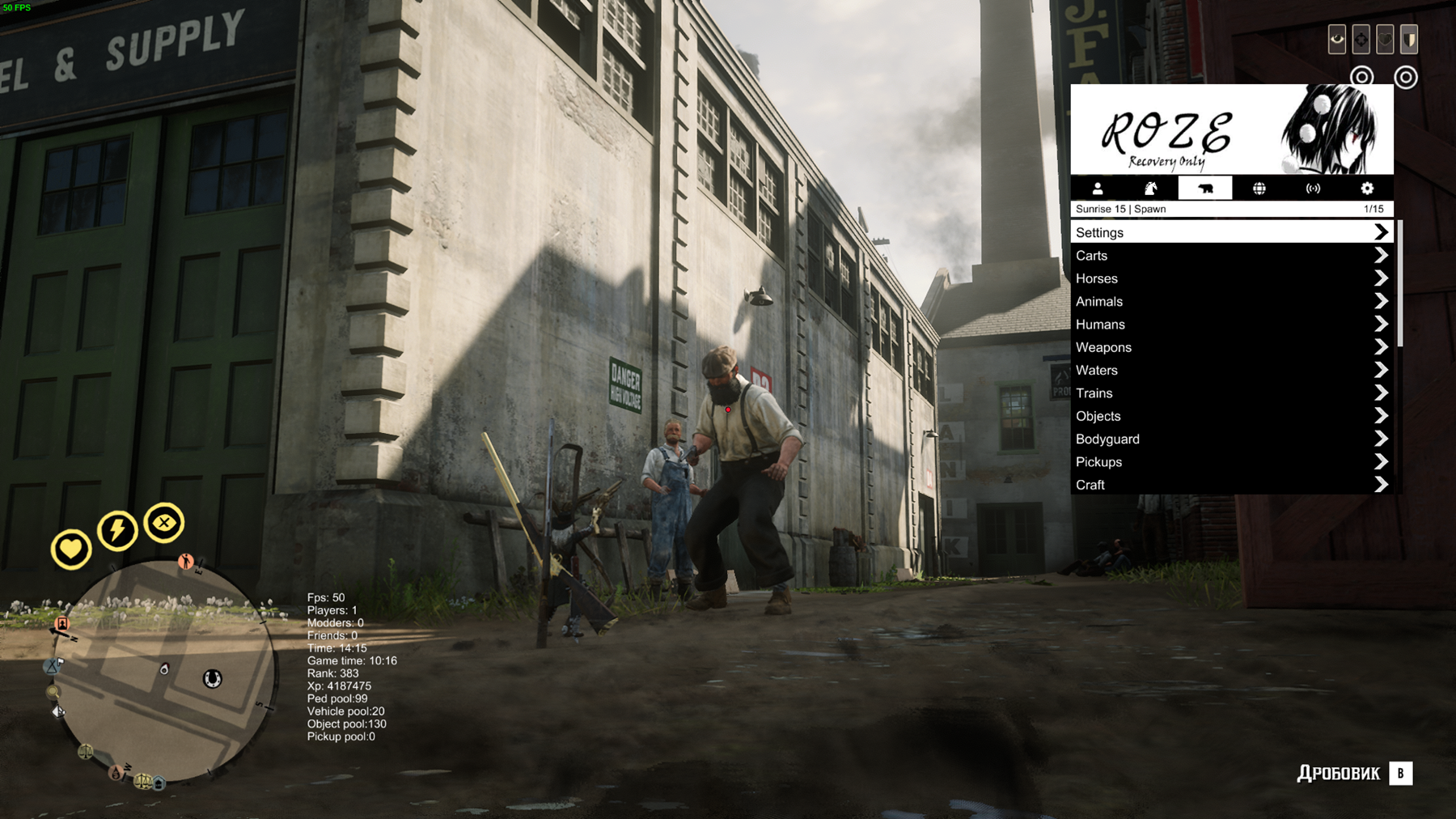Open the Carts spawn list
Screen dimensions: 1456x819
tap(1231, 256)
